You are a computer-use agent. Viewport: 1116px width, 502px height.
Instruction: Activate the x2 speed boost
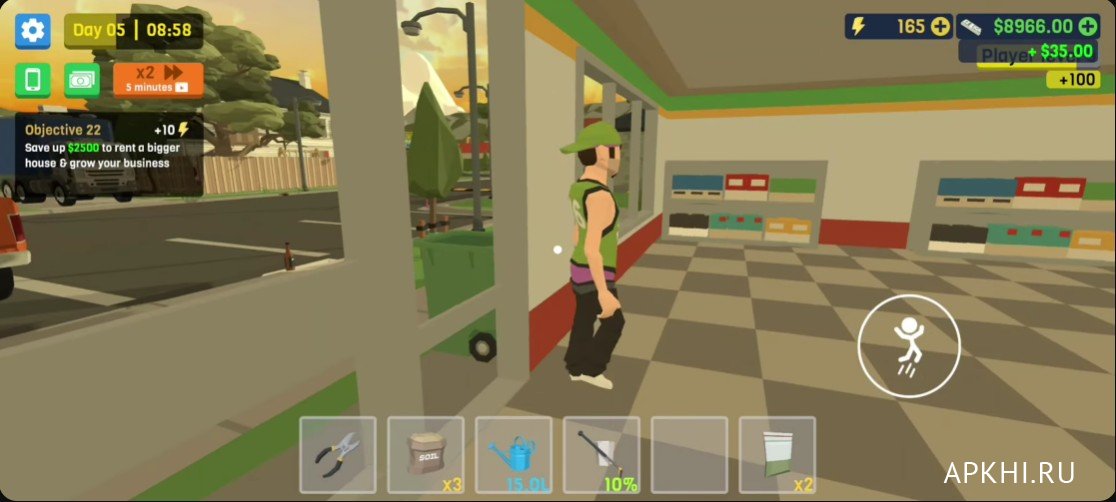pyautogui.click(x=158, y=79)
